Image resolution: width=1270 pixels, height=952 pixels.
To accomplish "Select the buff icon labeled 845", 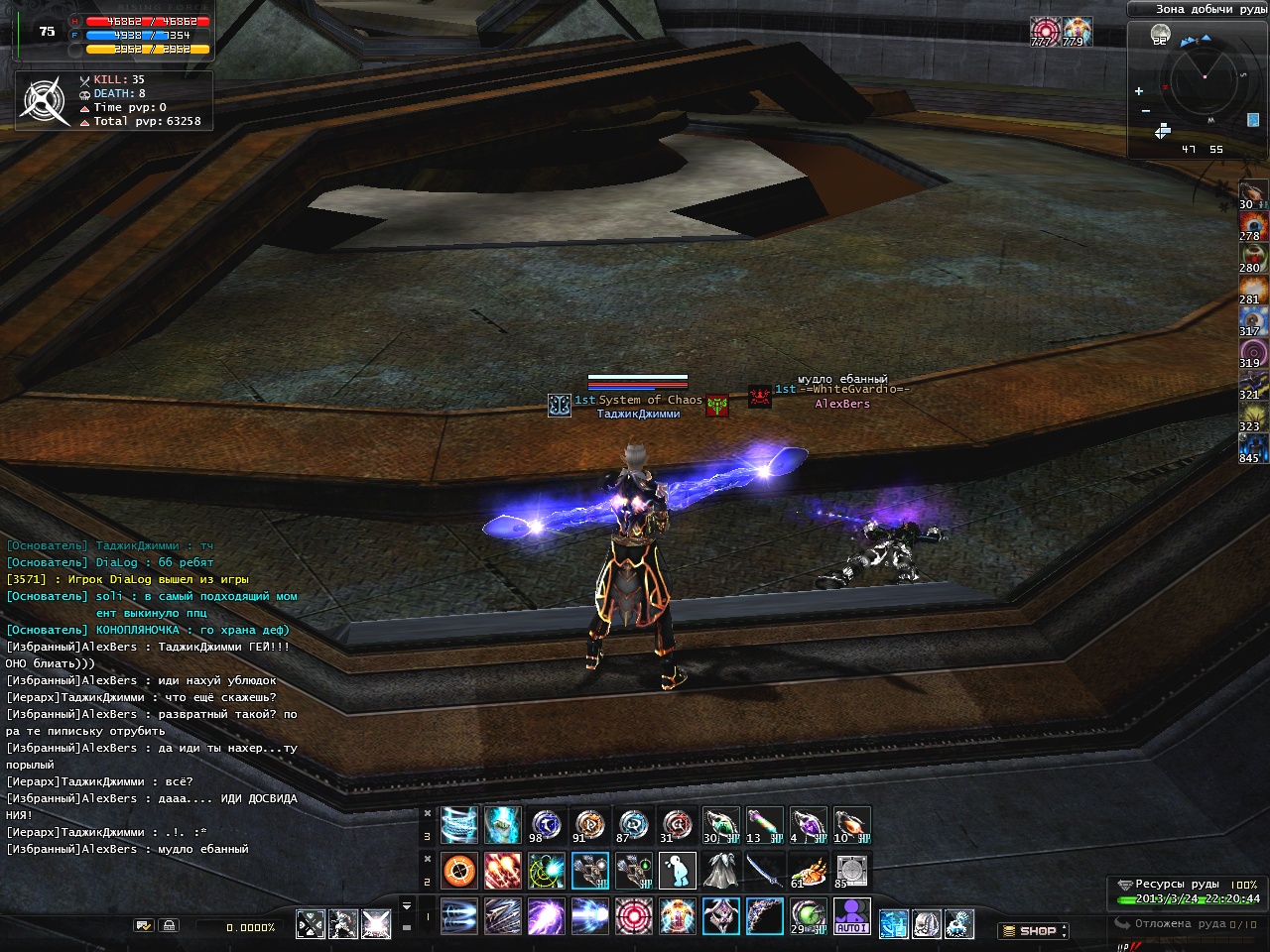I will click(1252, 447).
